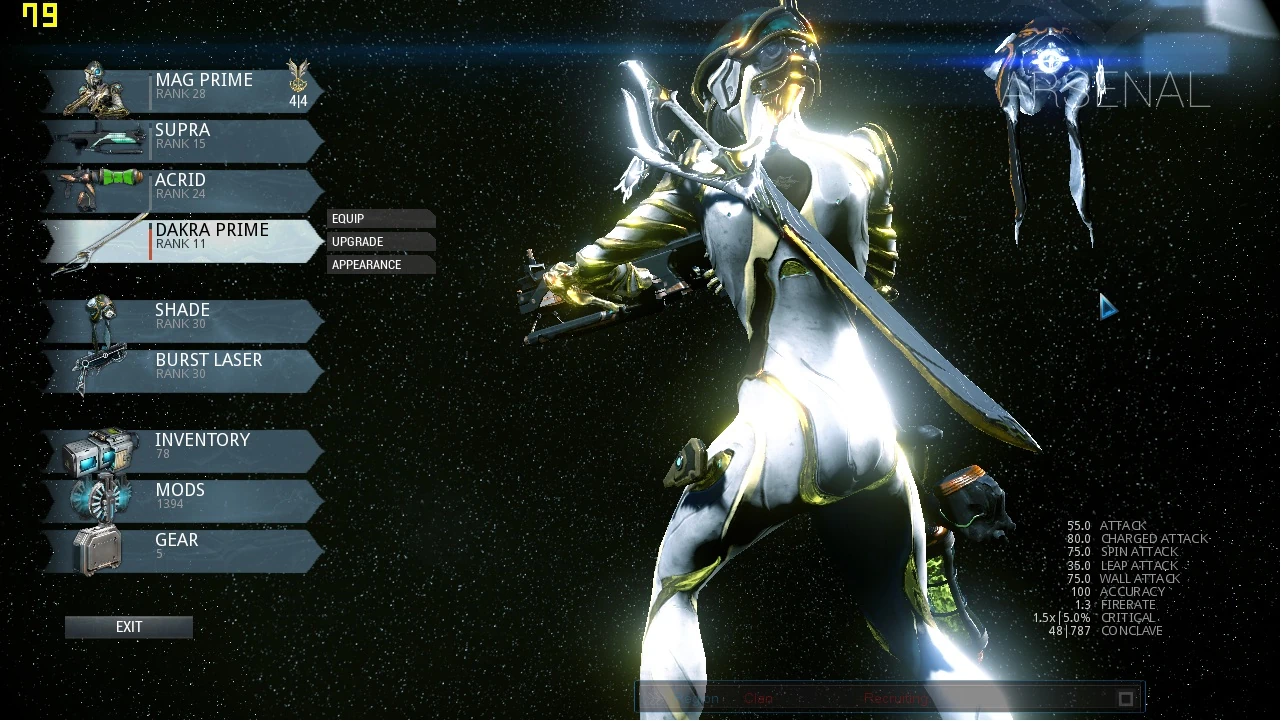Select the Dakra Prime melee entry
The height and width of the screenshot is (721, 1281).
click(x=185, y=240)
